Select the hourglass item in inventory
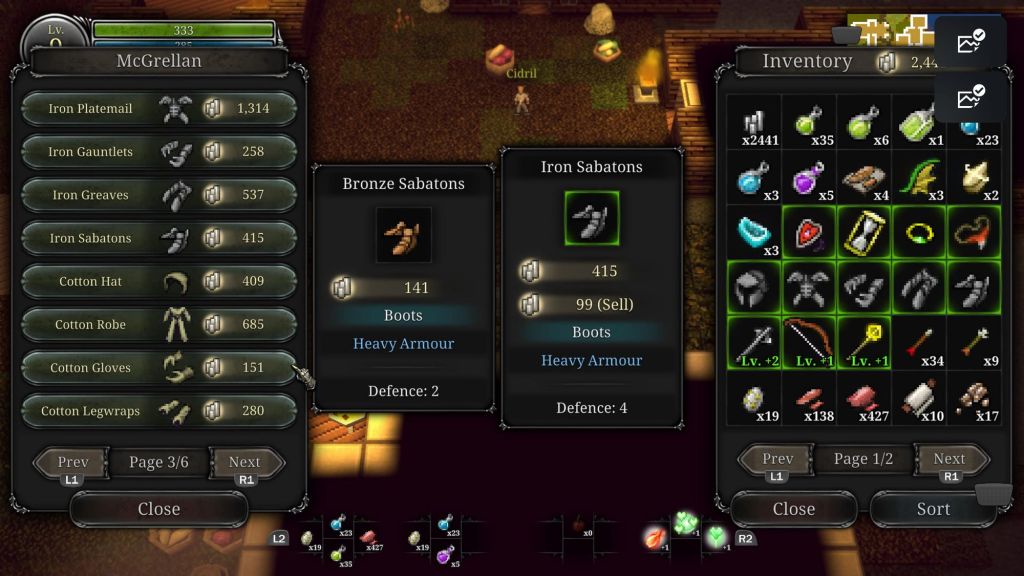 click(x=864, y=233)
